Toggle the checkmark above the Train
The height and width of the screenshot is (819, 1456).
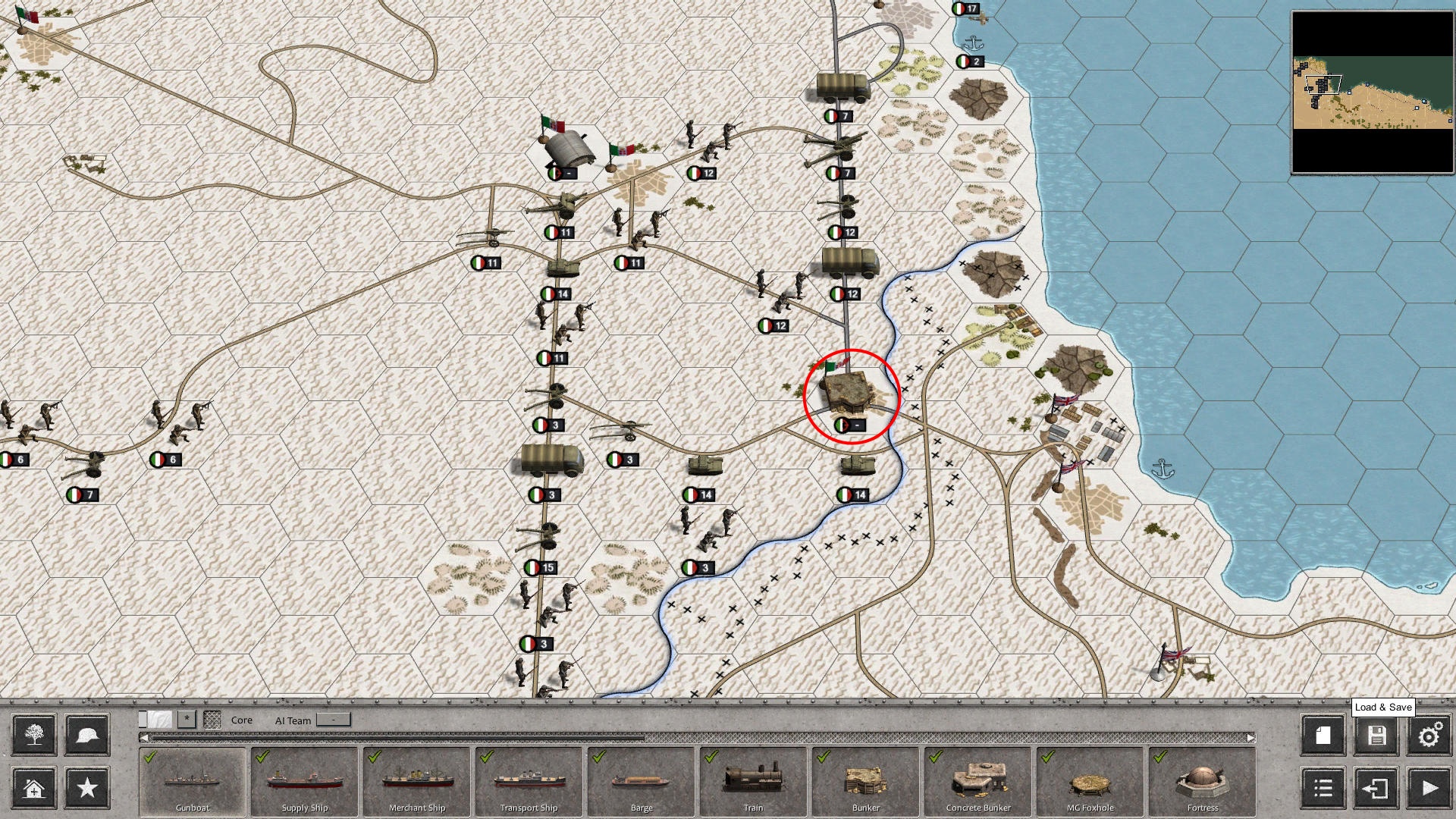[x=711, y=757]
